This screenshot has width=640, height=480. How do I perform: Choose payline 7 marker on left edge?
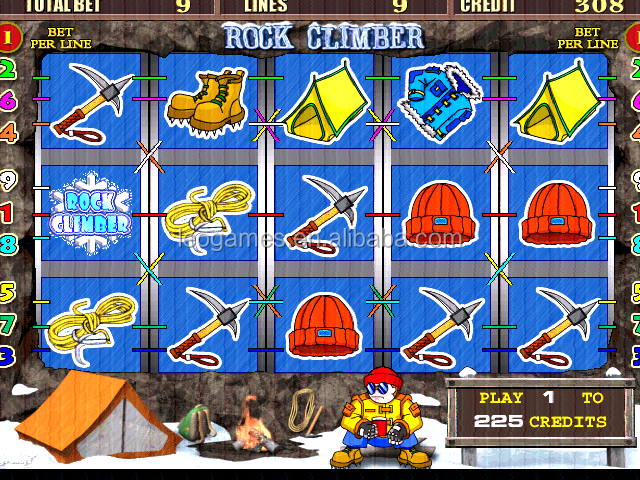tap(9, 324)
